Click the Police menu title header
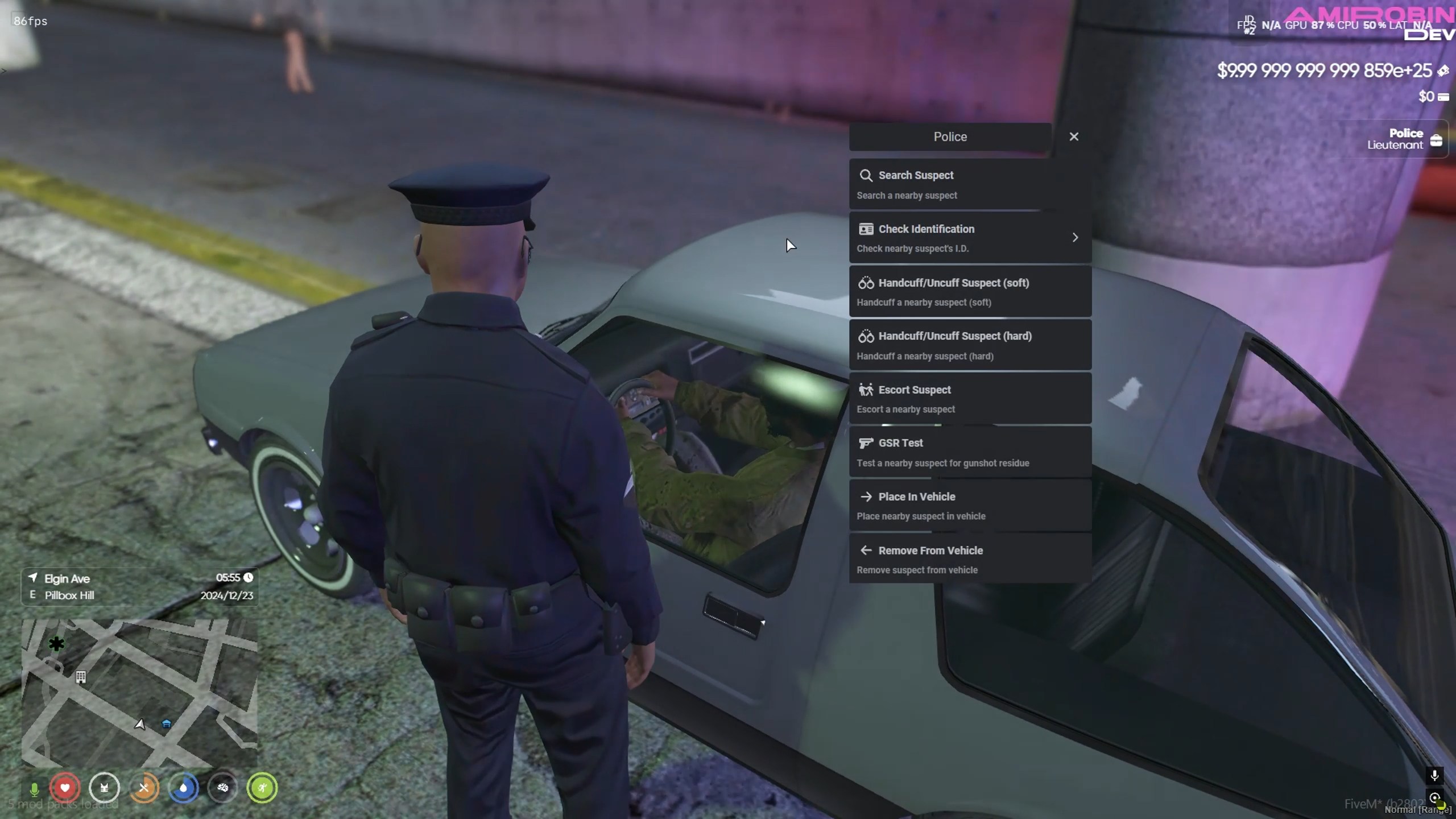This screenshot has height=819, width=1456. click(950, 136)
